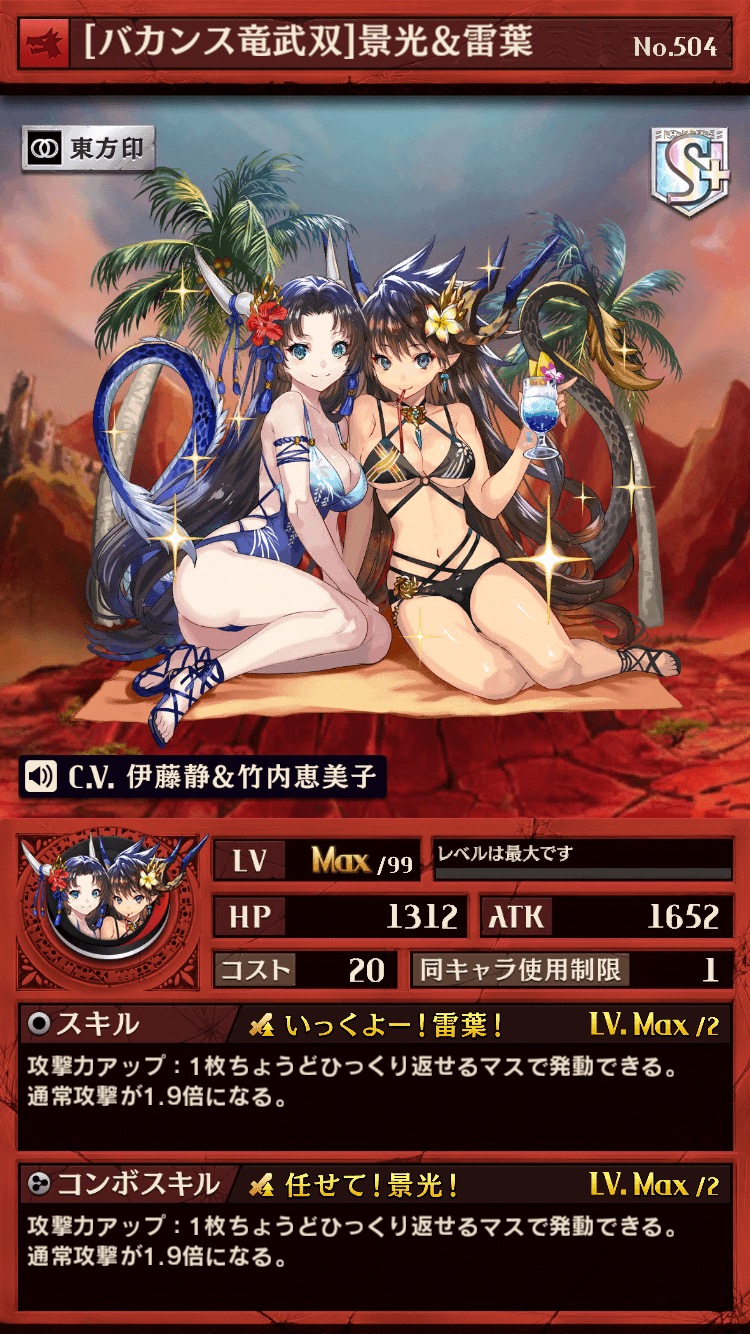Tap the 東方印 seal badge

[88, 150]
